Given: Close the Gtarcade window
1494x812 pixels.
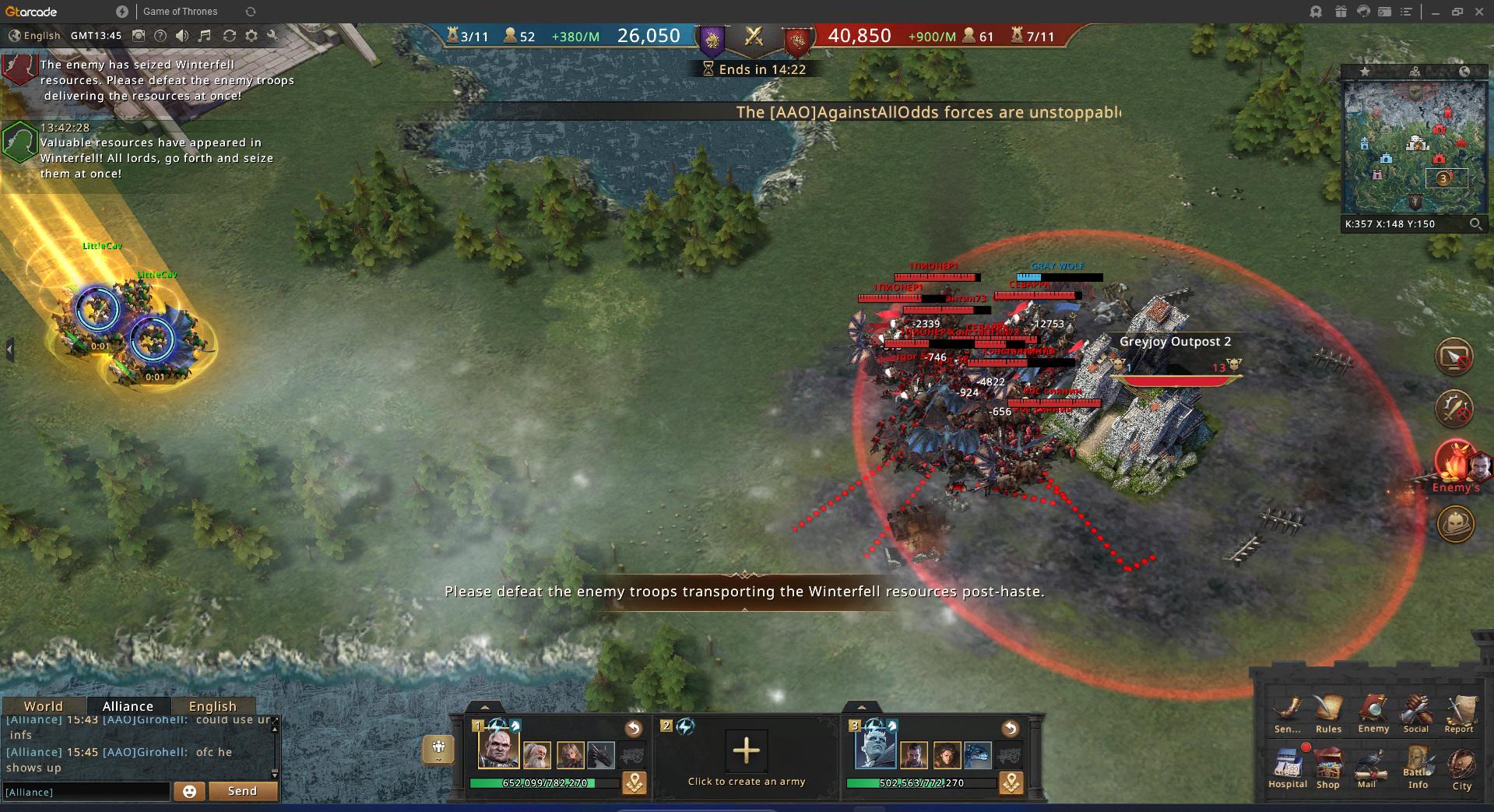Looking at the screenshot, I should coord(1478,12).
